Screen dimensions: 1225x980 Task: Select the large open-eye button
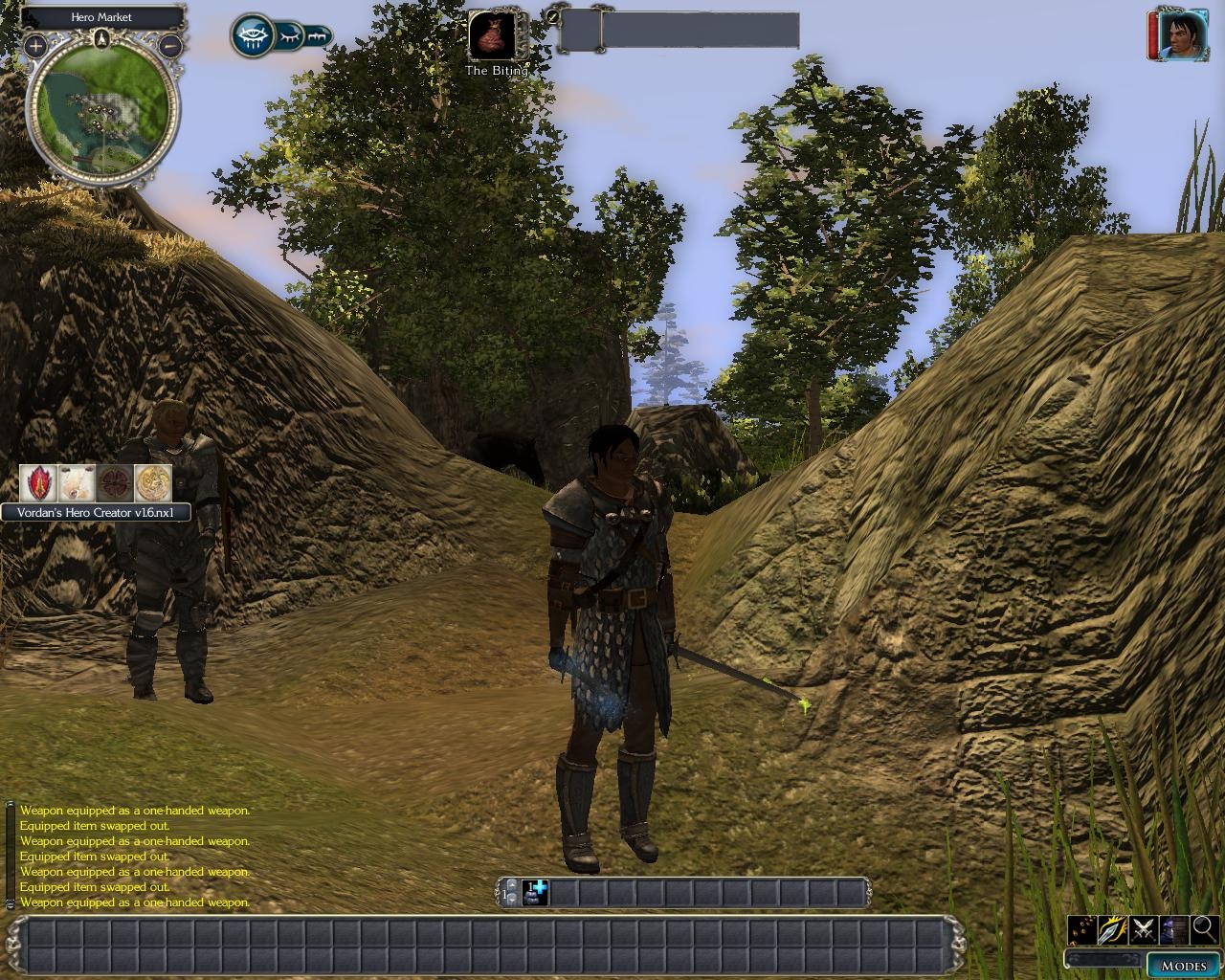click(x=253, y=36)
